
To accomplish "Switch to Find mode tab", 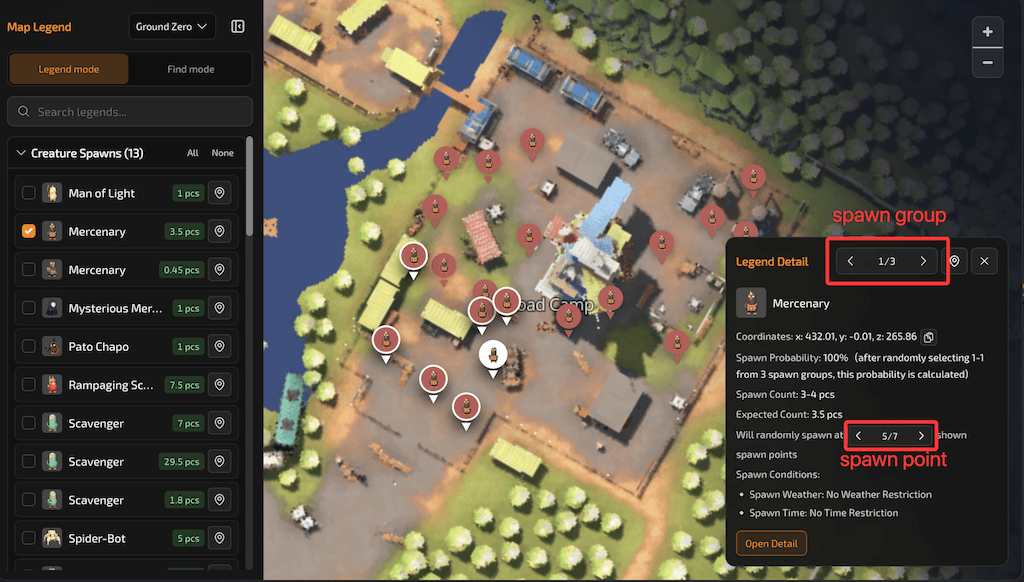I will [190, 69].
